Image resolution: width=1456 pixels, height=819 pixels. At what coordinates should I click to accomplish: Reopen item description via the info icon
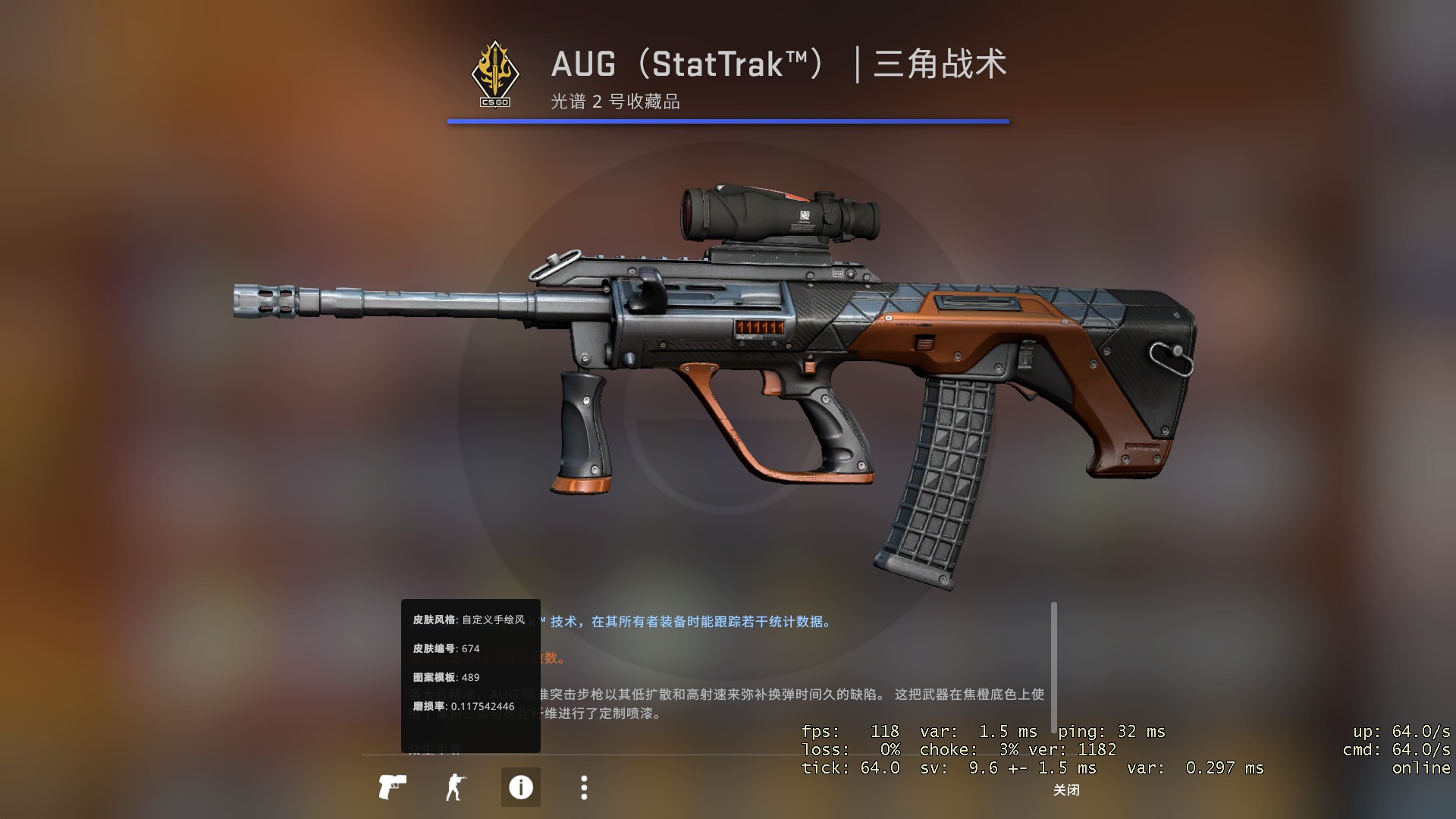519,786
